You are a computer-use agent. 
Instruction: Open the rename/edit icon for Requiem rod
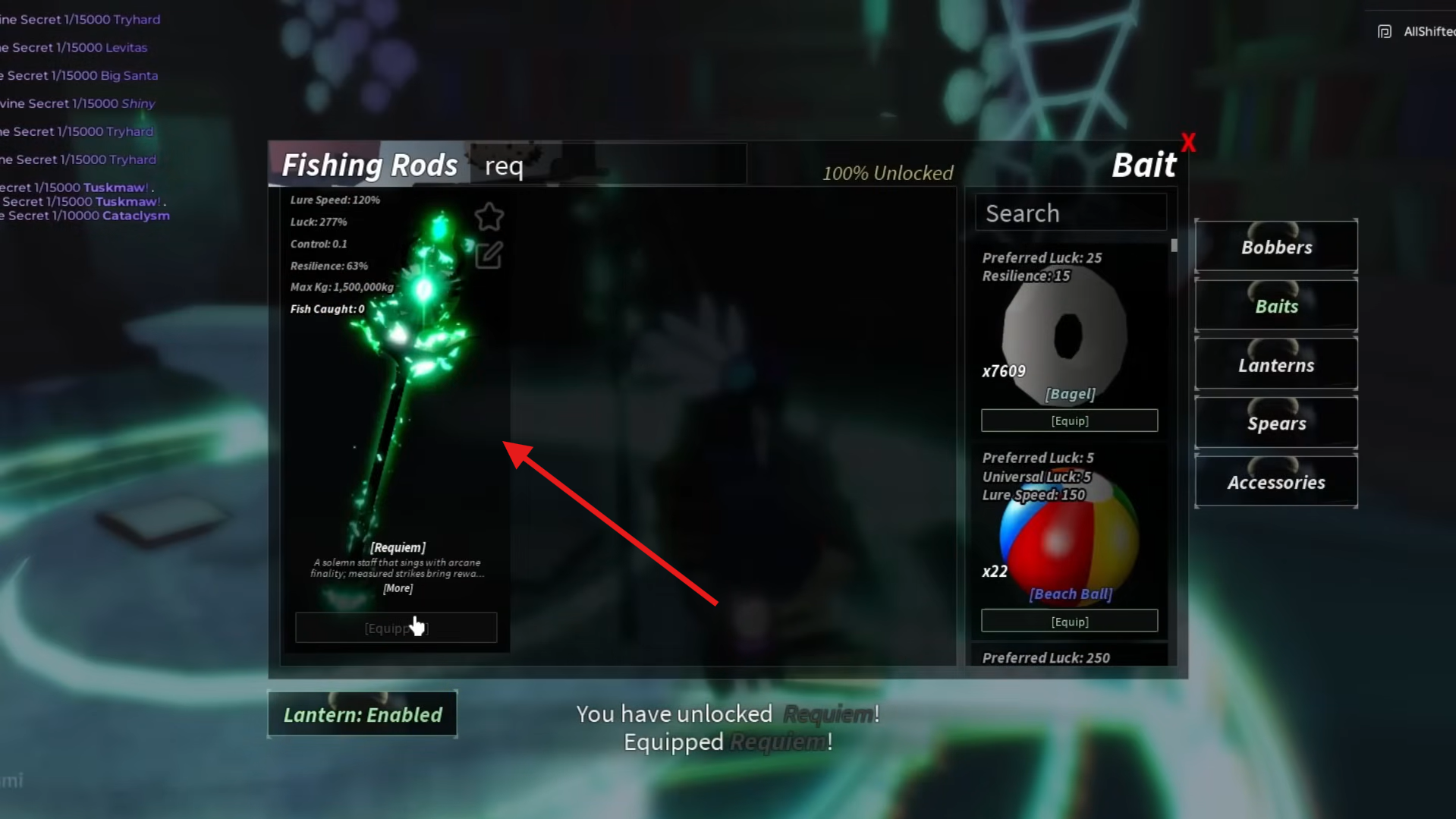coord(489,256)
